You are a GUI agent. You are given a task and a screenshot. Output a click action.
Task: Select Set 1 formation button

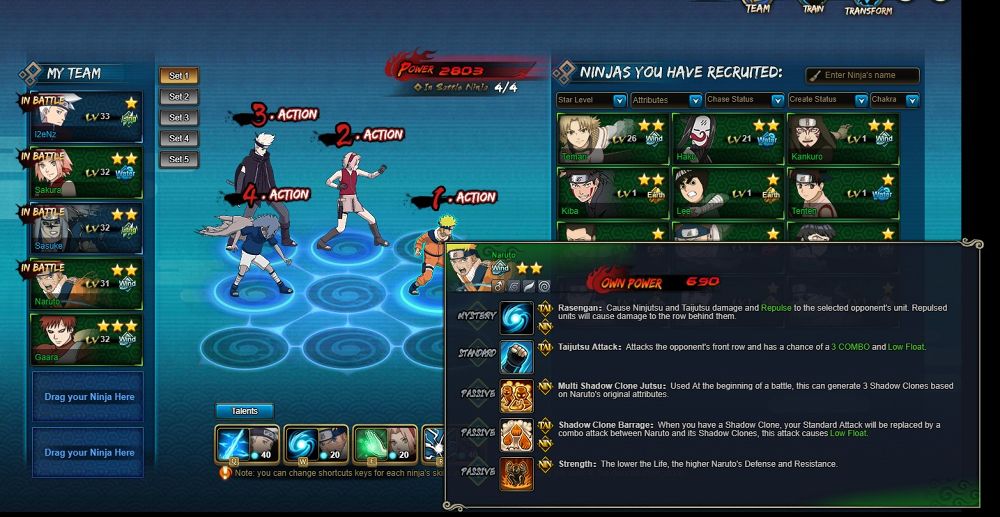click(179, 76)
